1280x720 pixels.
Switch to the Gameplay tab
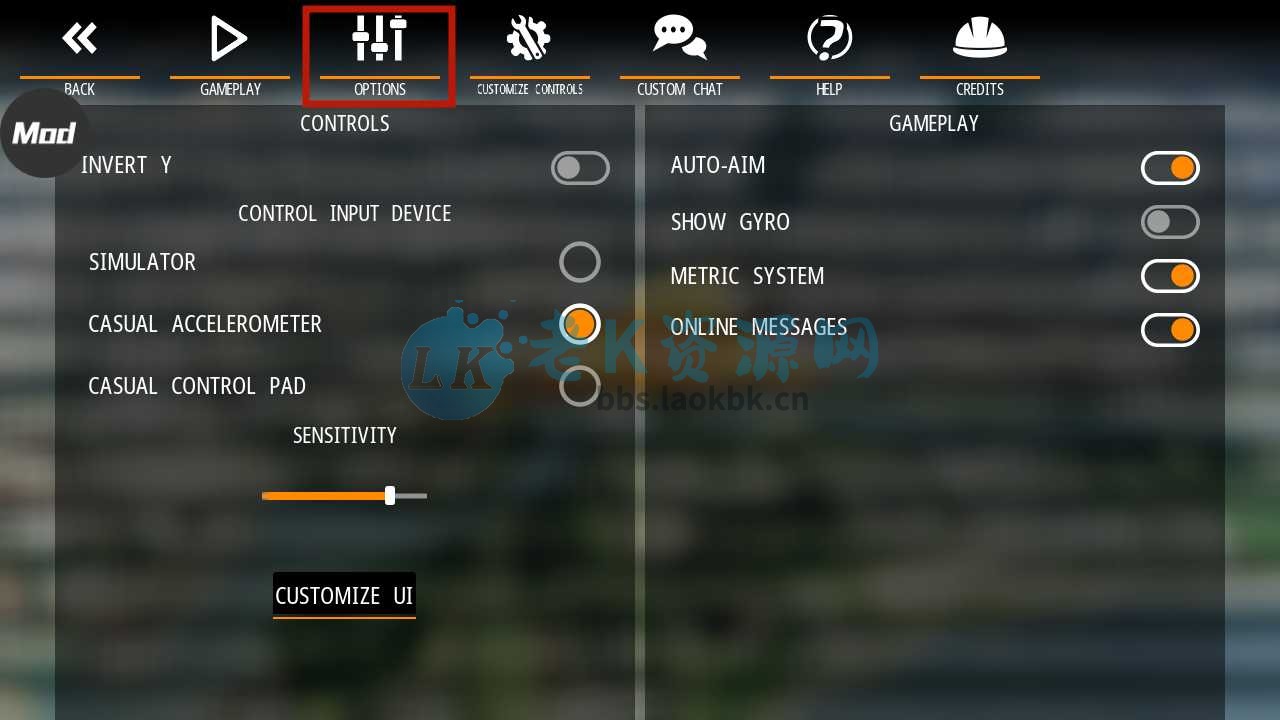(x=229, y=55)
